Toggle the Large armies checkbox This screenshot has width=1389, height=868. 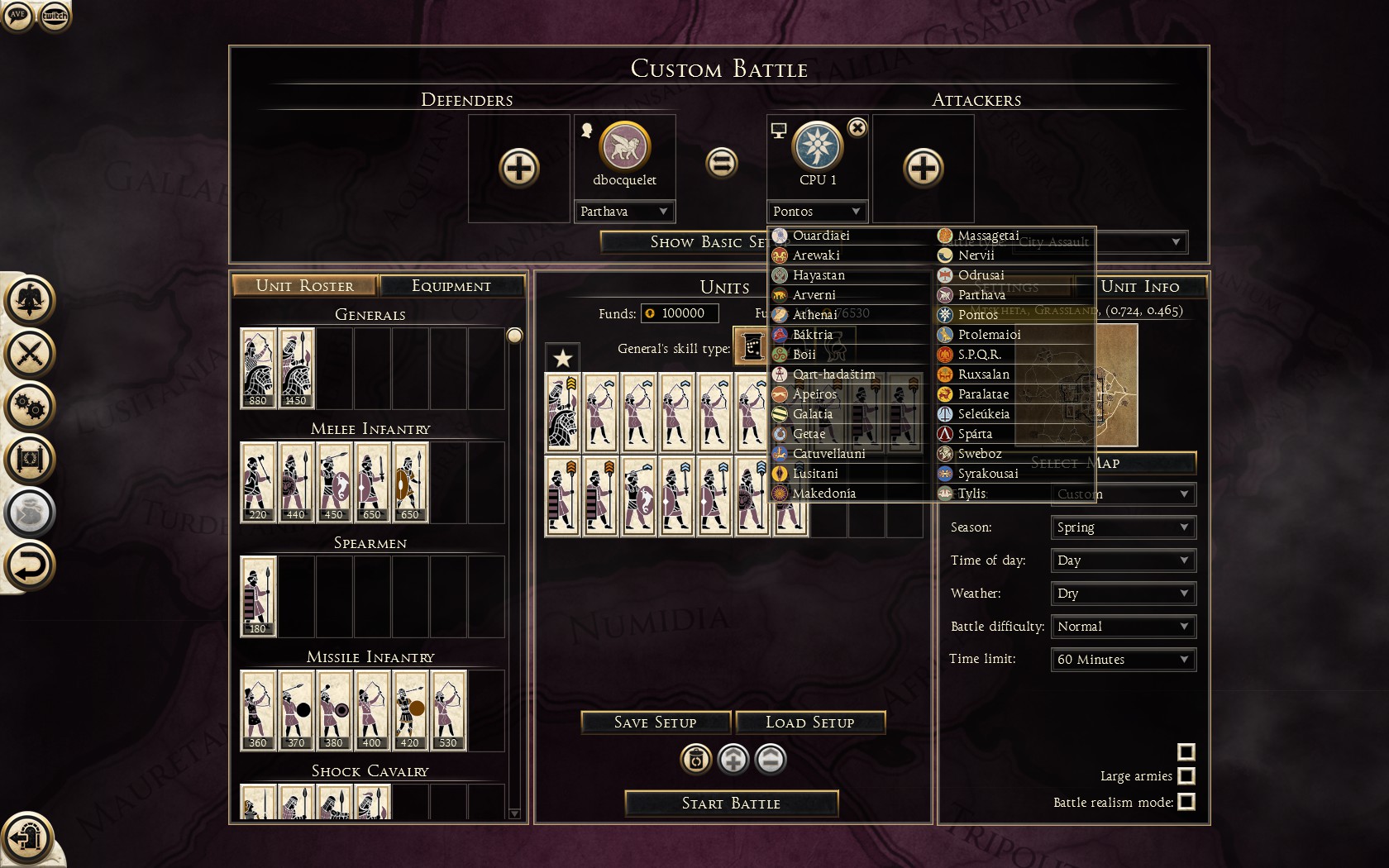1186,776
